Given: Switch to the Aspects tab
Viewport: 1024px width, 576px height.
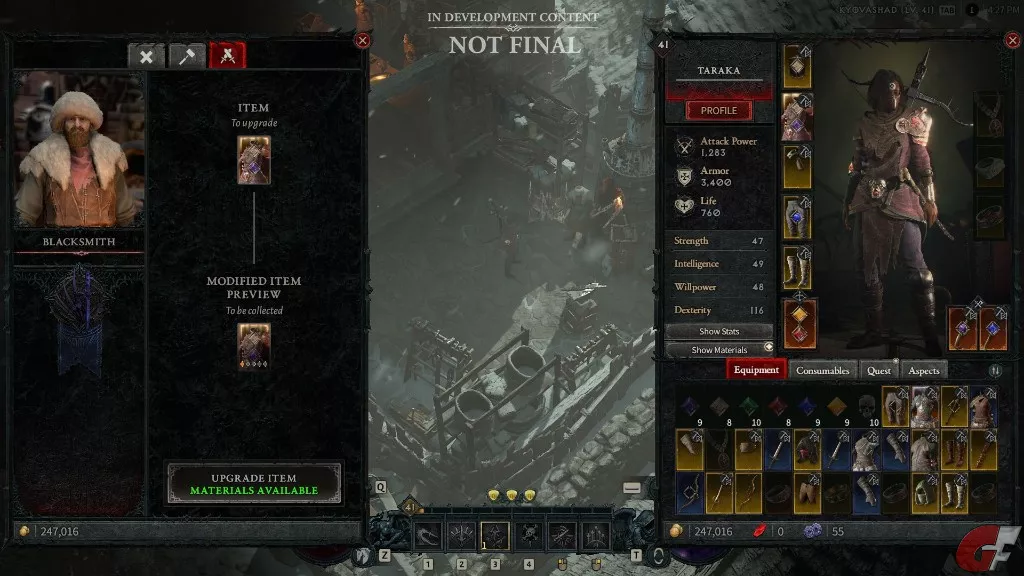Looking at the screenshot, I should [923, 370].
